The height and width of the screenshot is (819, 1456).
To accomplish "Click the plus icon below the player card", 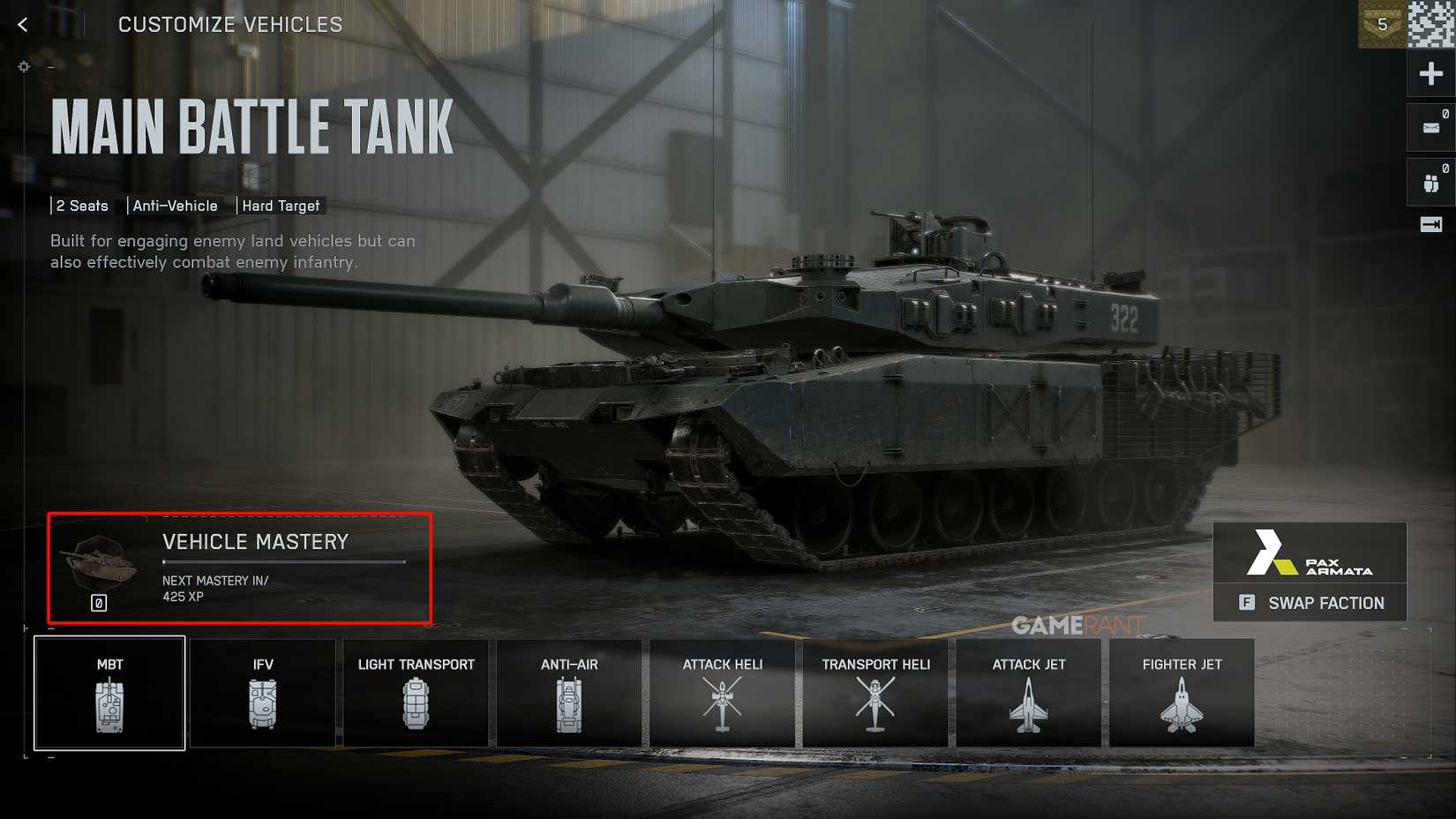I will point(1430,73).
